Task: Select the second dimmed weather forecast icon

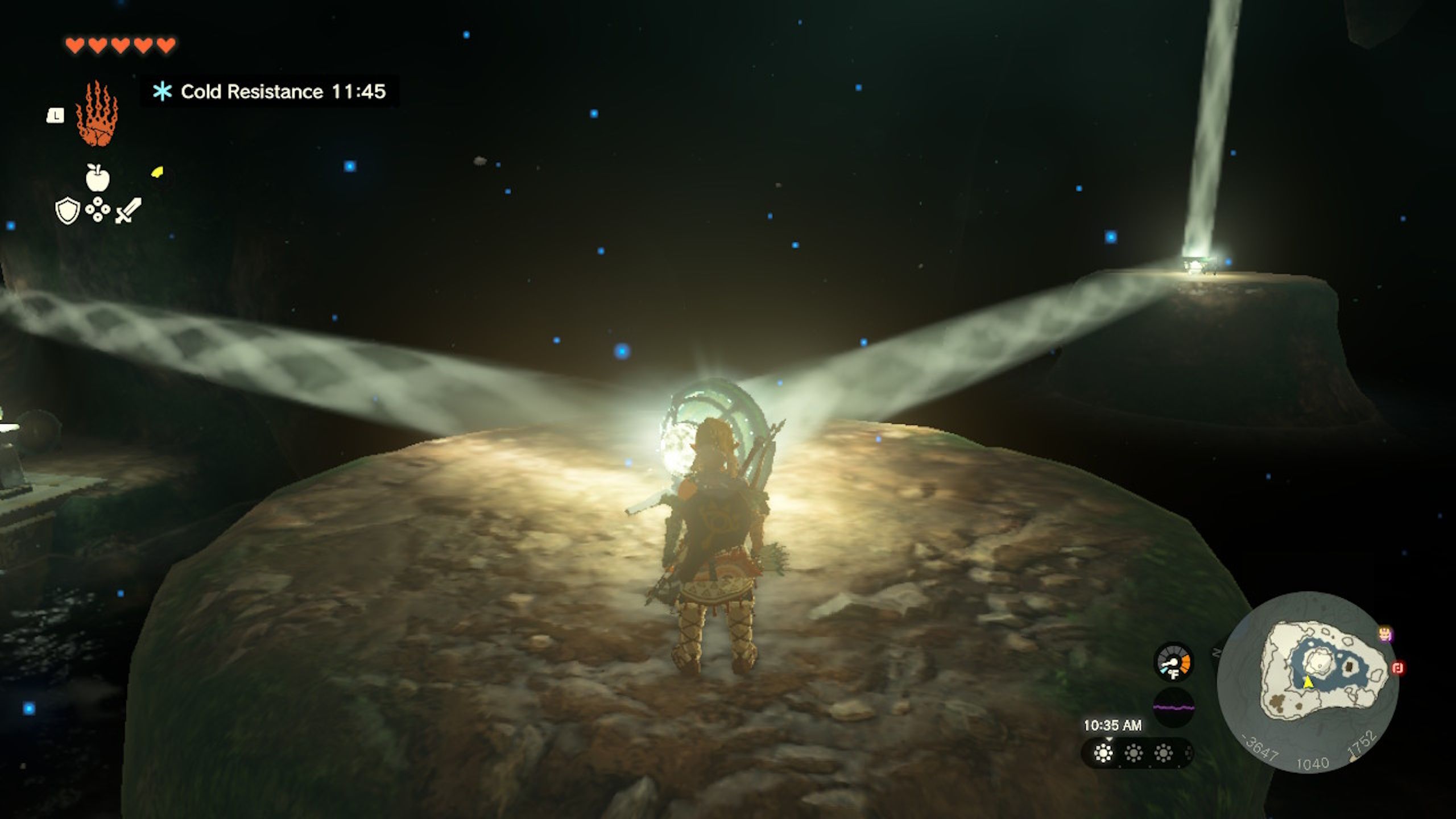Action: coord(1134,754)
